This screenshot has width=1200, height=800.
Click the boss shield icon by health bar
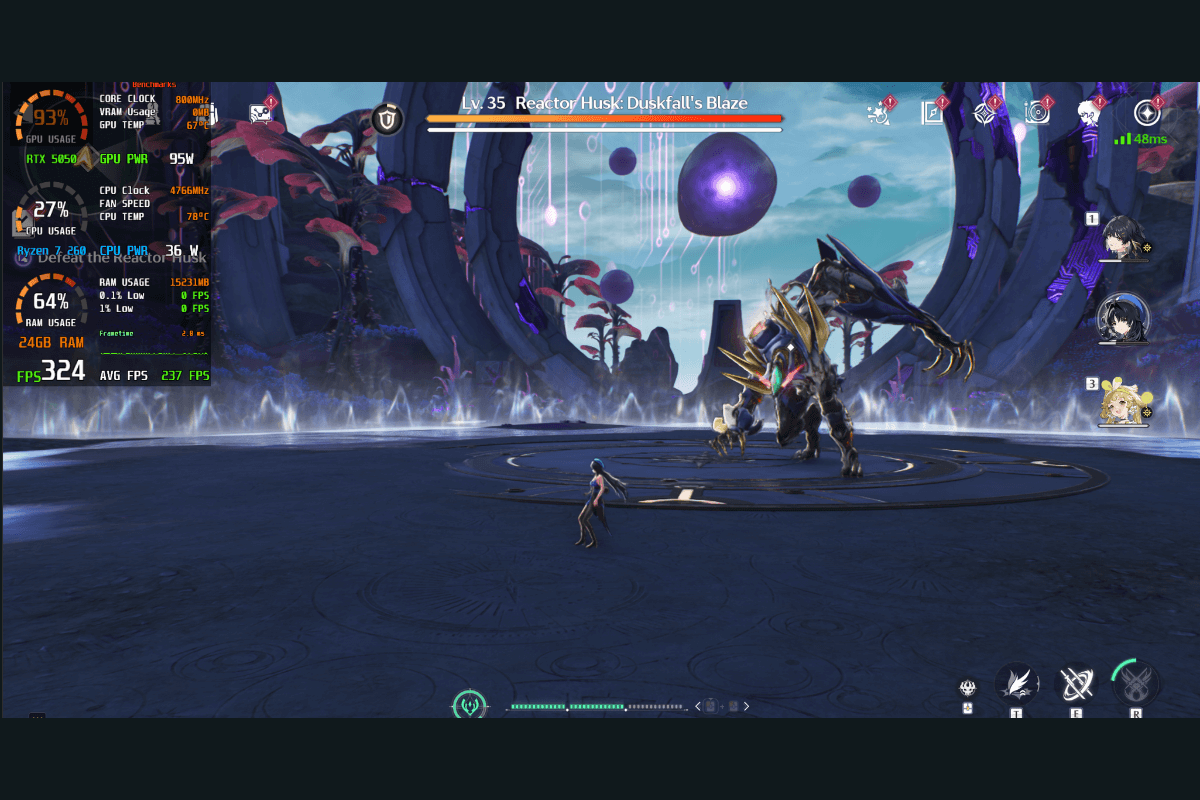[387, 120]
